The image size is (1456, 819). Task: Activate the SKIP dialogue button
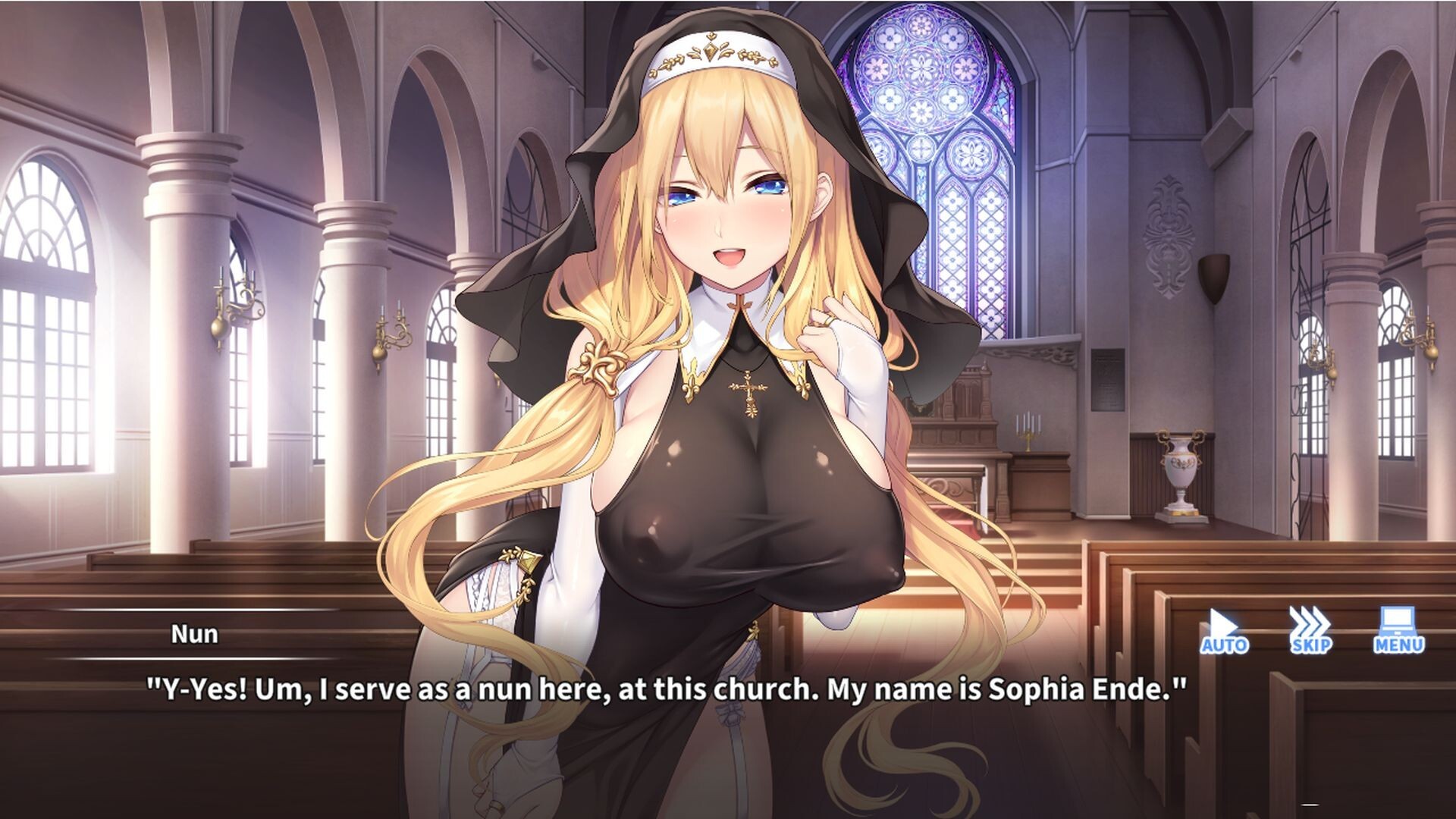(1310, 630)
